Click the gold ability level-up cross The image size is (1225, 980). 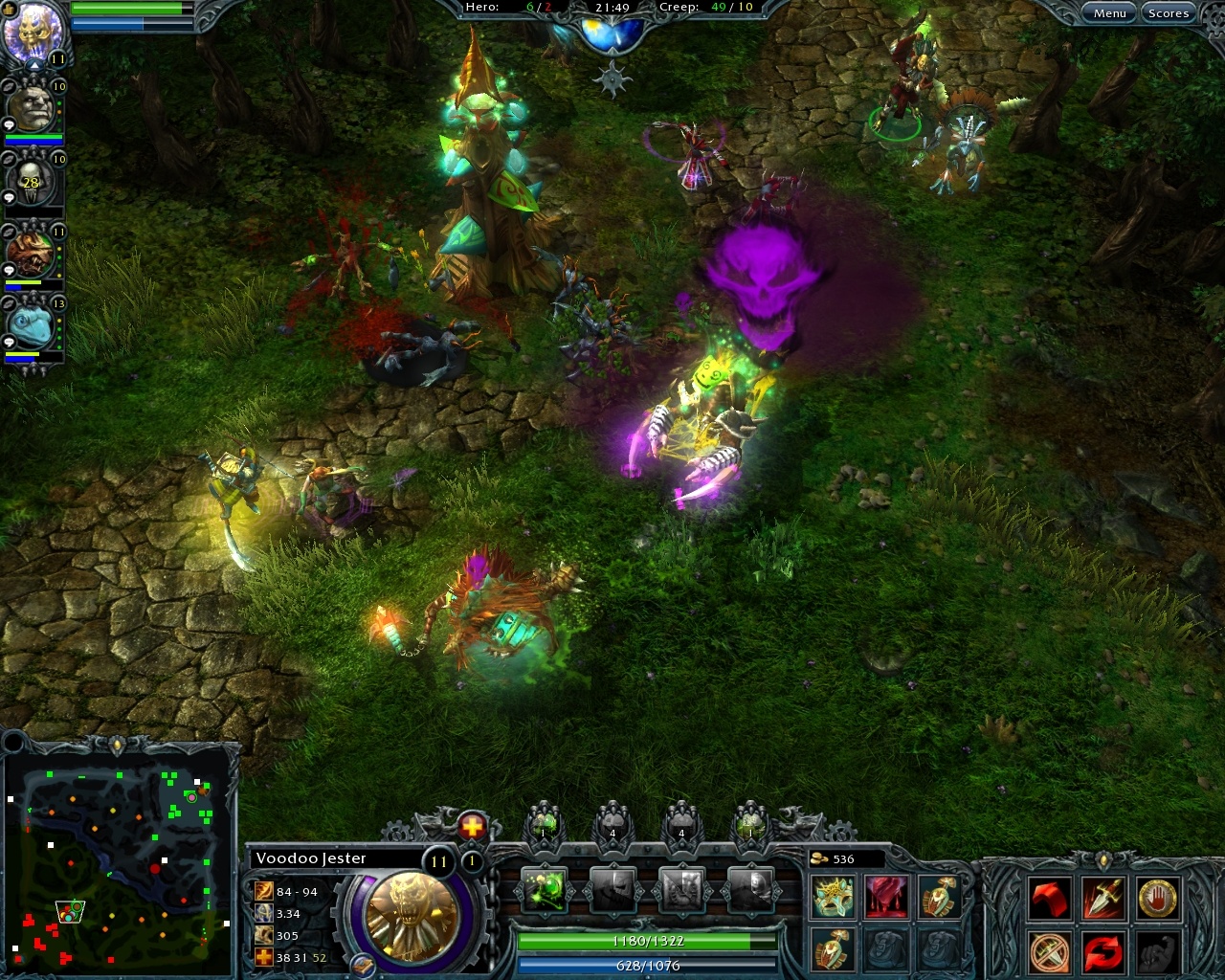click(x=472, y=827)
